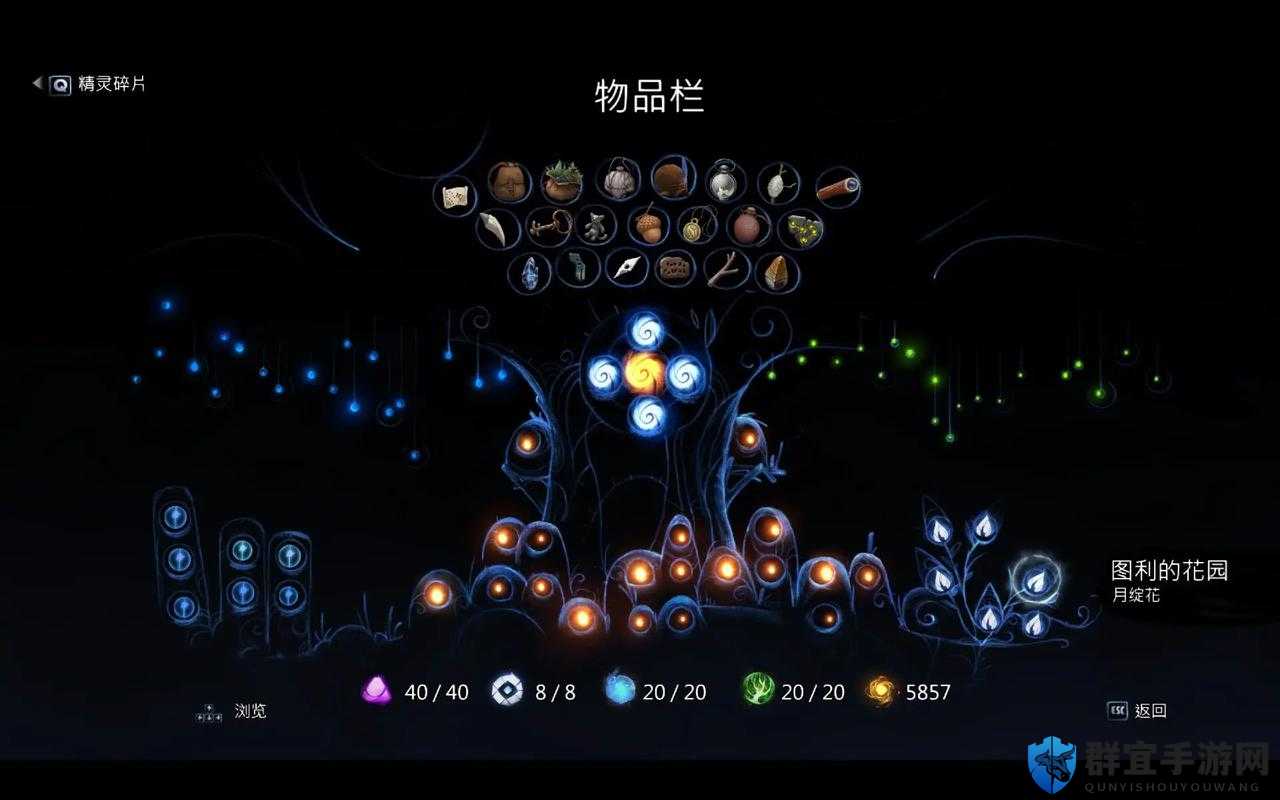Click the compass star item

point(627,269)
